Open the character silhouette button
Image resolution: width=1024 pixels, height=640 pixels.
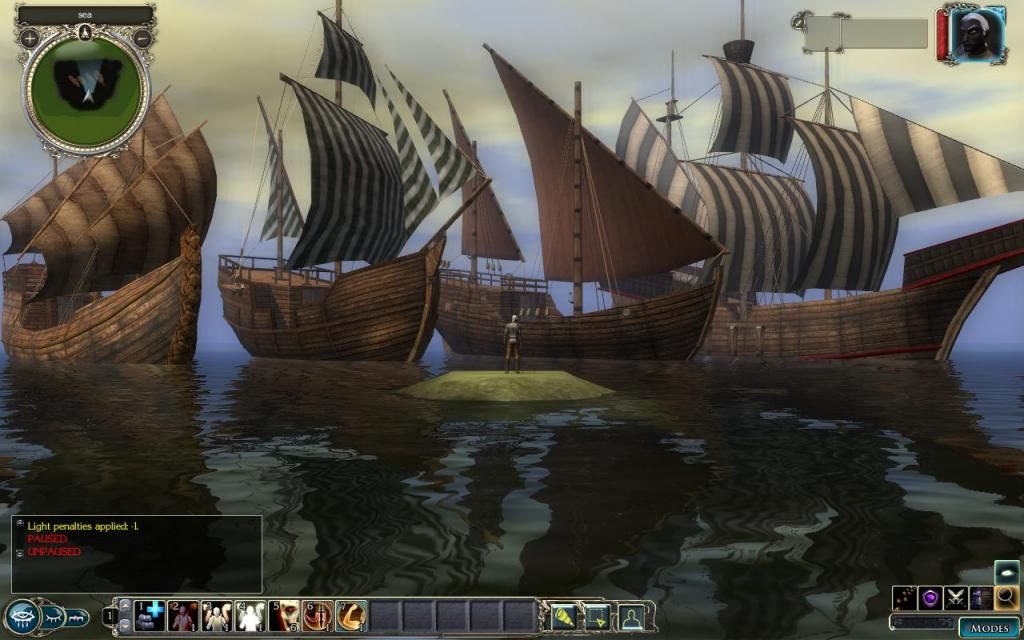[x=631, y=616]
